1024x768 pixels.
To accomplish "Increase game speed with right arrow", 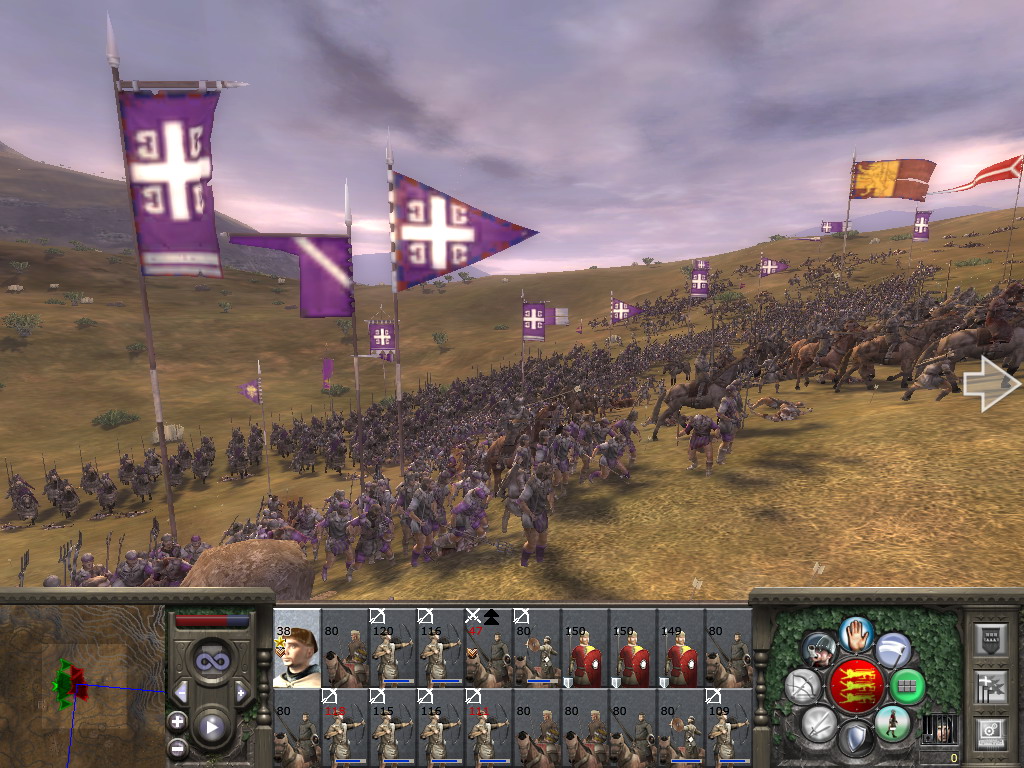I will [241, 692].
